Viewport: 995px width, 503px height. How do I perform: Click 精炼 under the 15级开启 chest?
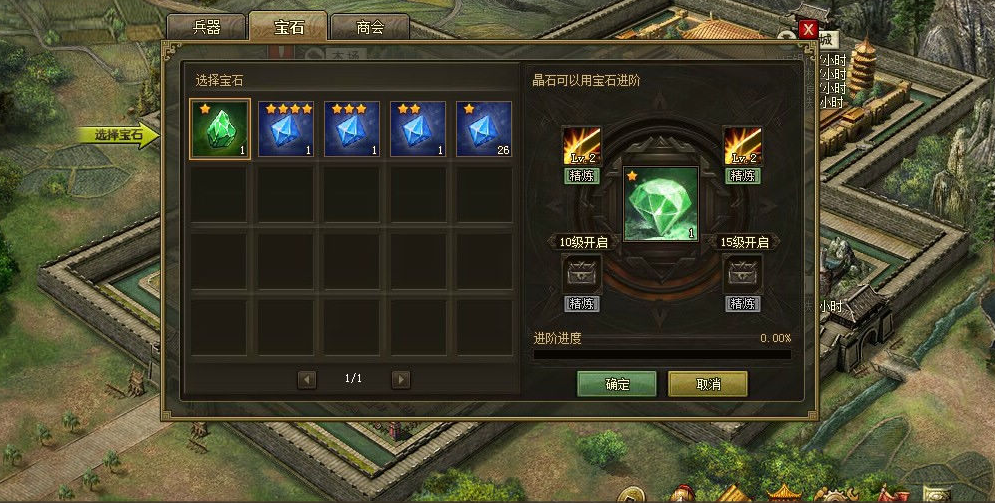pos(743,304)
